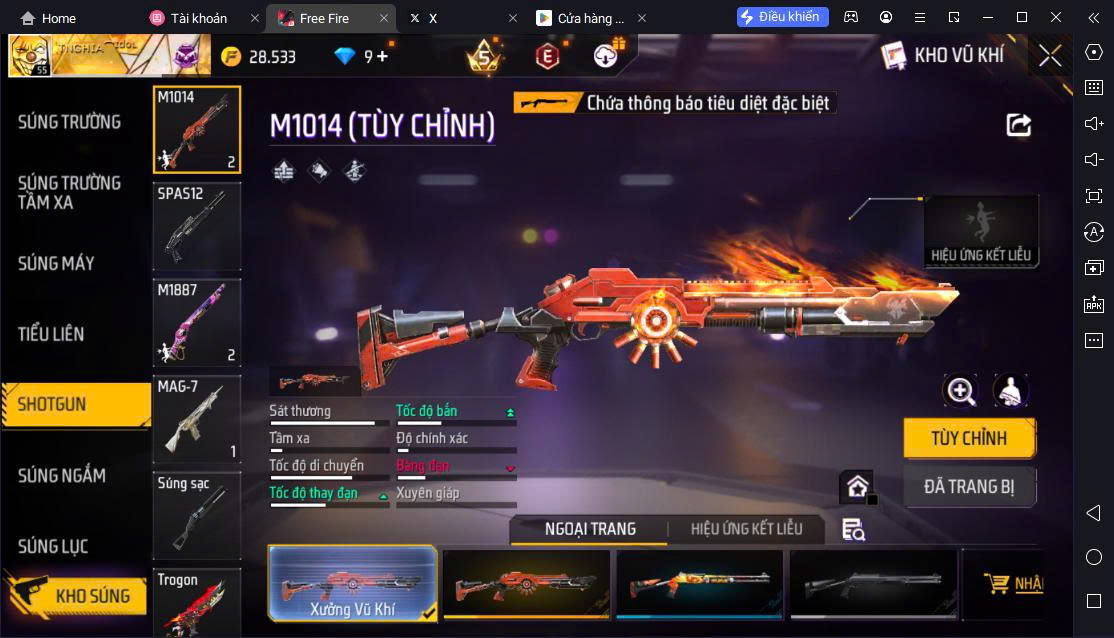
Task: Click the ĐÃ TRANG BỊ button
Action: click(x=968, y=487)
